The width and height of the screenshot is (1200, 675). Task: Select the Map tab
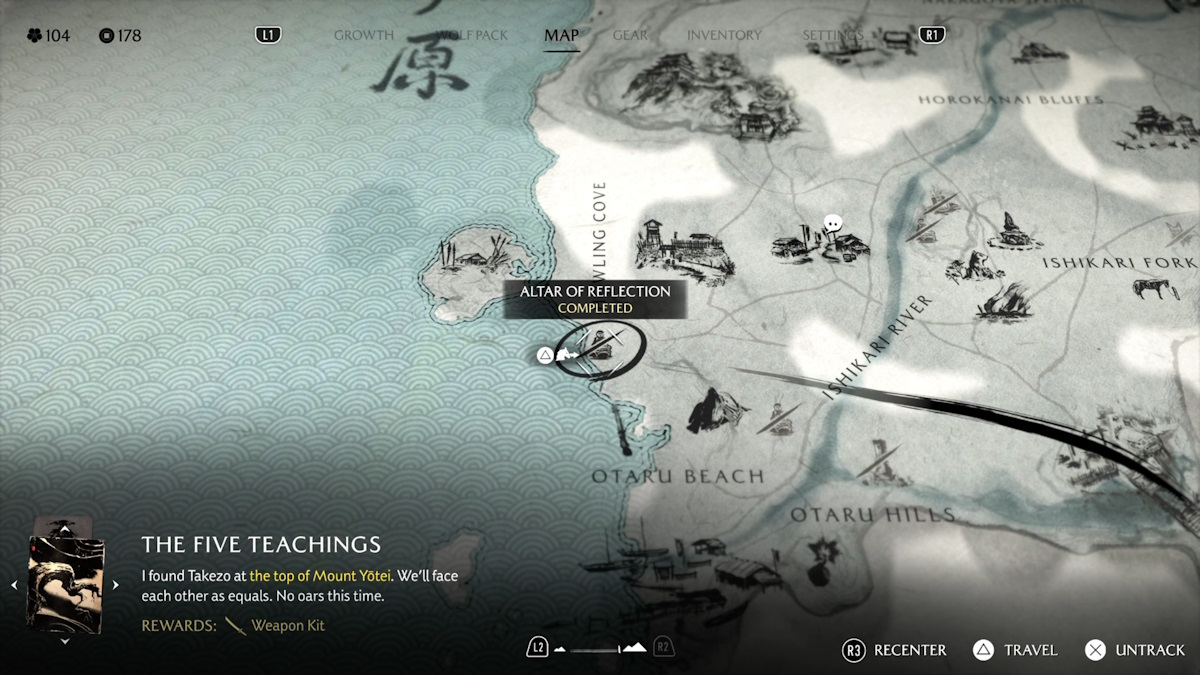tap(561, 36)
